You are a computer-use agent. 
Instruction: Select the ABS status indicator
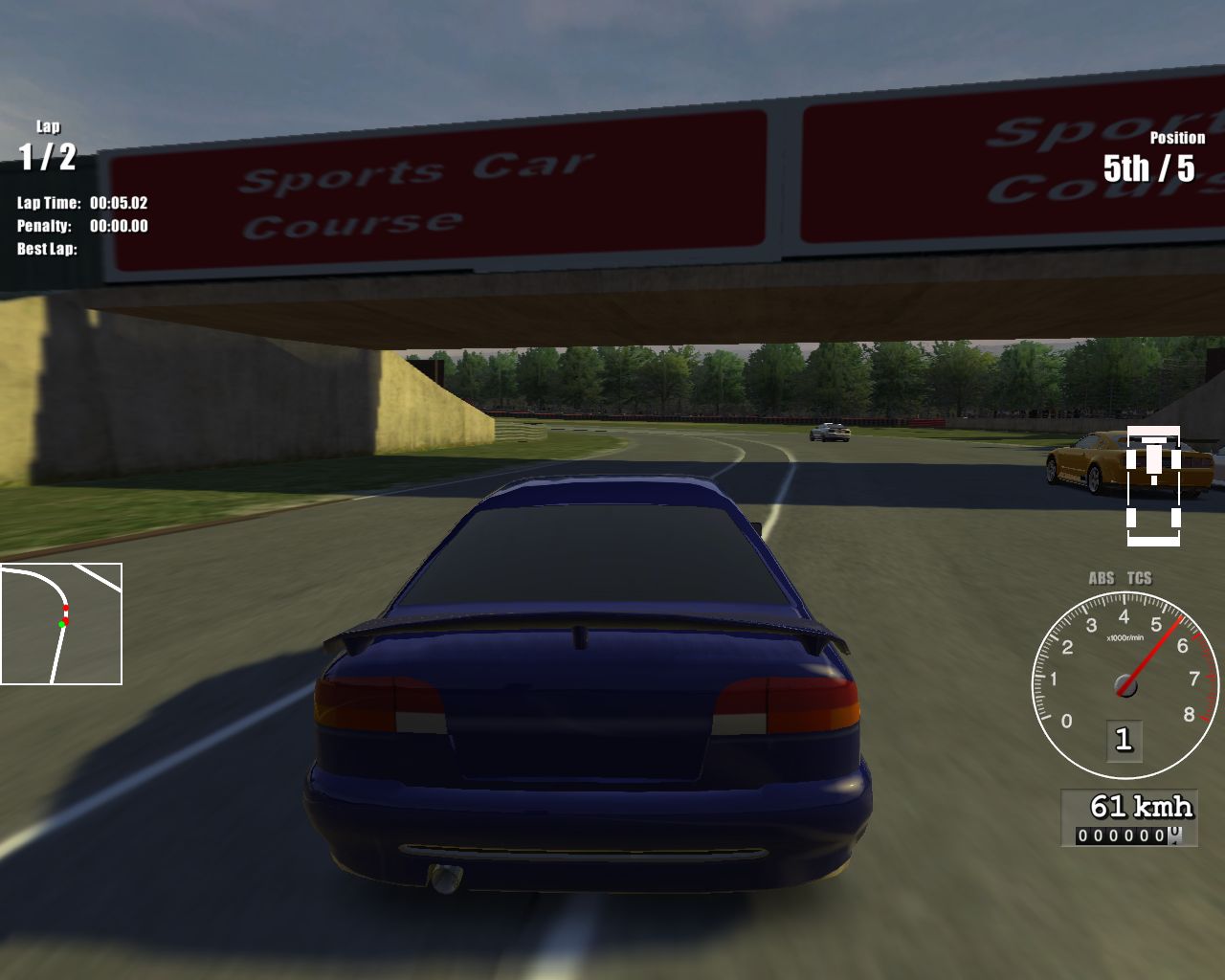(1101, 578)
